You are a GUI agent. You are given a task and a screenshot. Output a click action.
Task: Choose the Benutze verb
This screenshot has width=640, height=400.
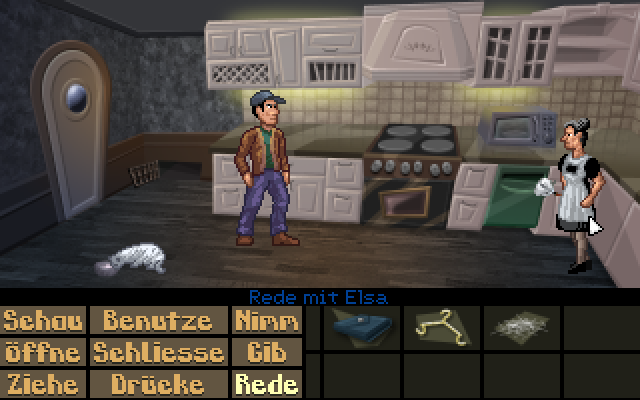click(x=159, y=321)
